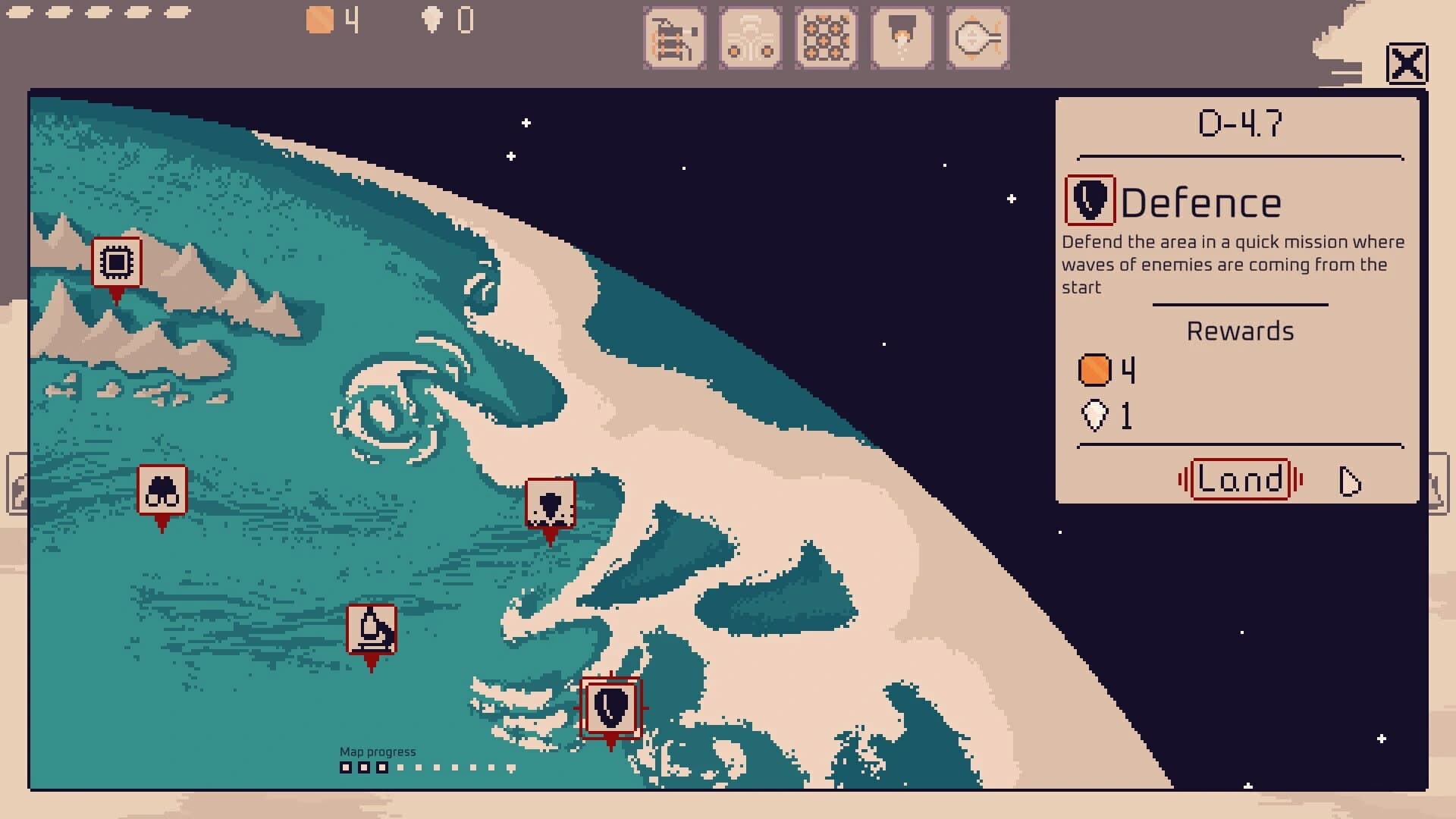Select the insect creature icon in the toolbar
1456x819 pixels.
point(751,36)
